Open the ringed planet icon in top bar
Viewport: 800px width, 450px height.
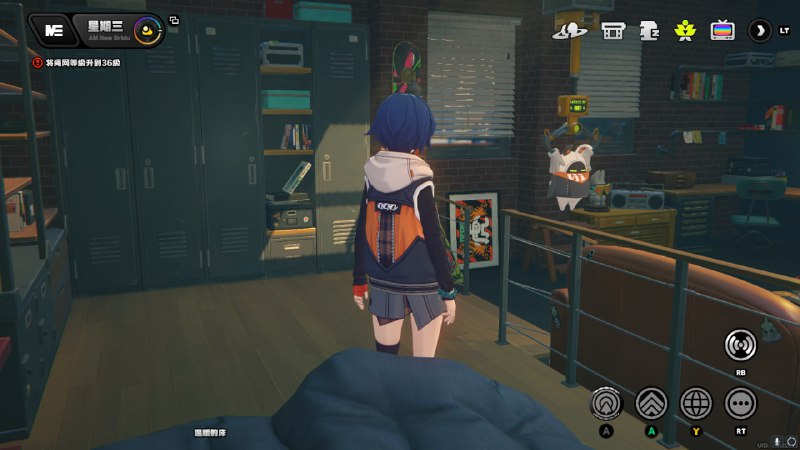pos(569,30)
